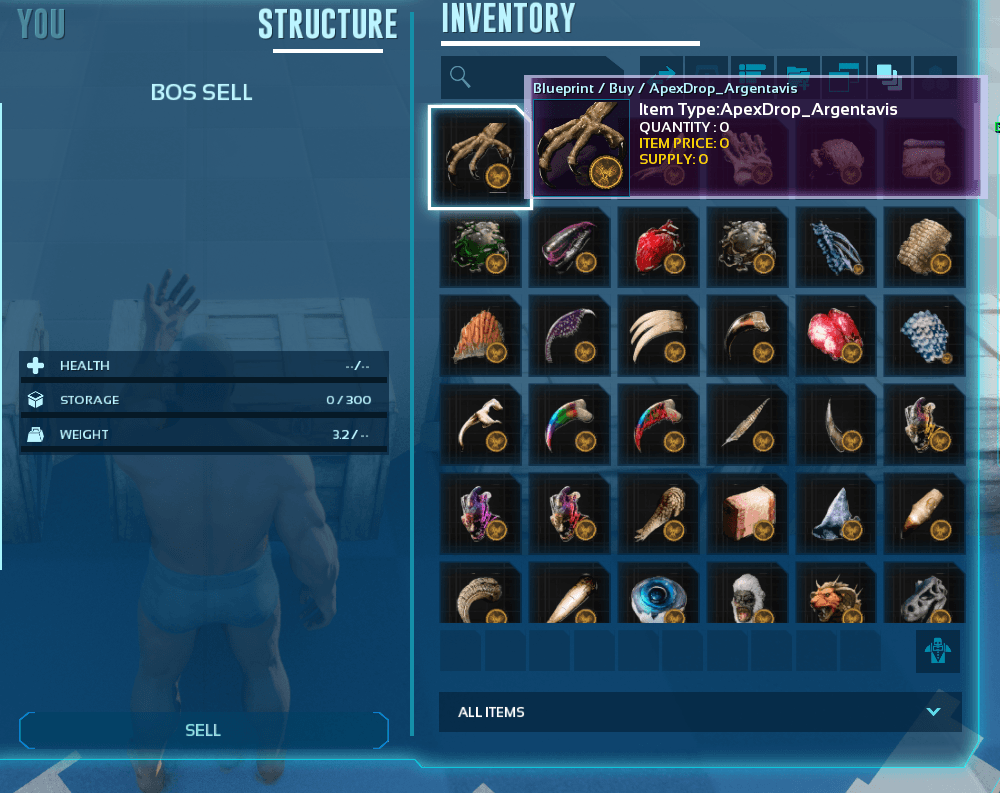
Task: Select the grey dinosaur skull item
Action: [x=925, y=596]
